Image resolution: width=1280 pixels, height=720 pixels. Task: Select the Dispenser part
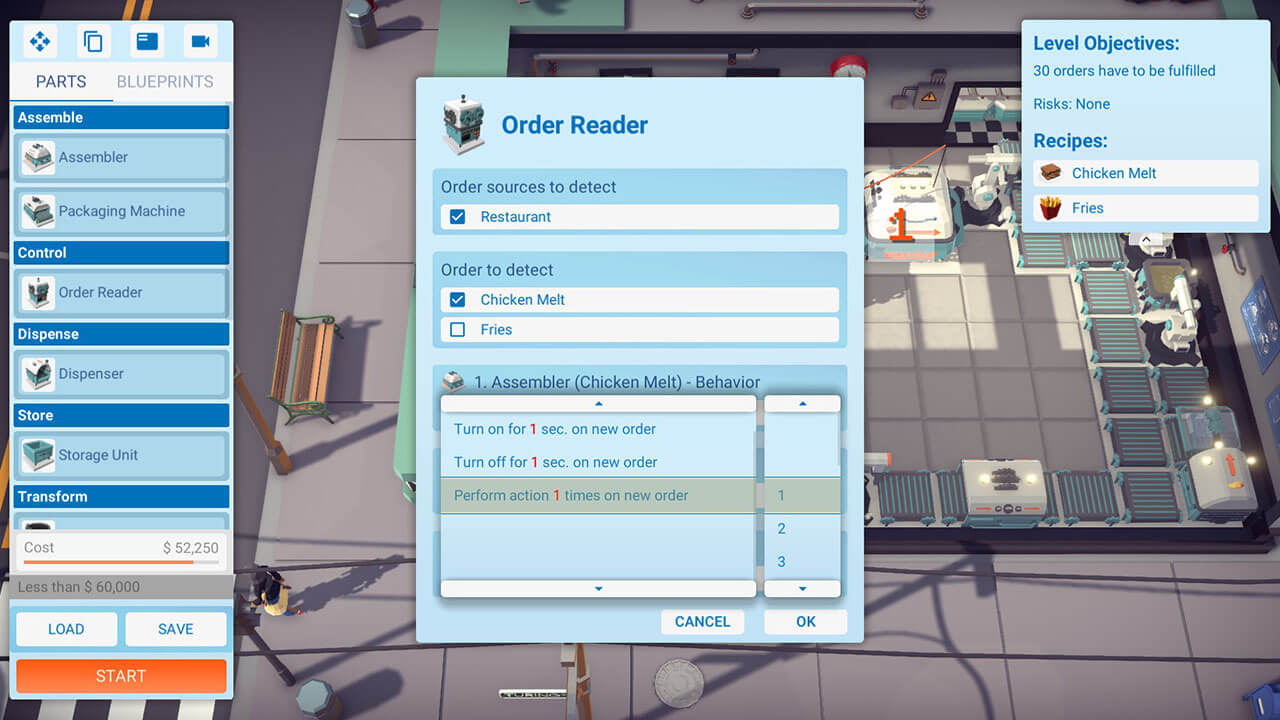pos(121,374)
